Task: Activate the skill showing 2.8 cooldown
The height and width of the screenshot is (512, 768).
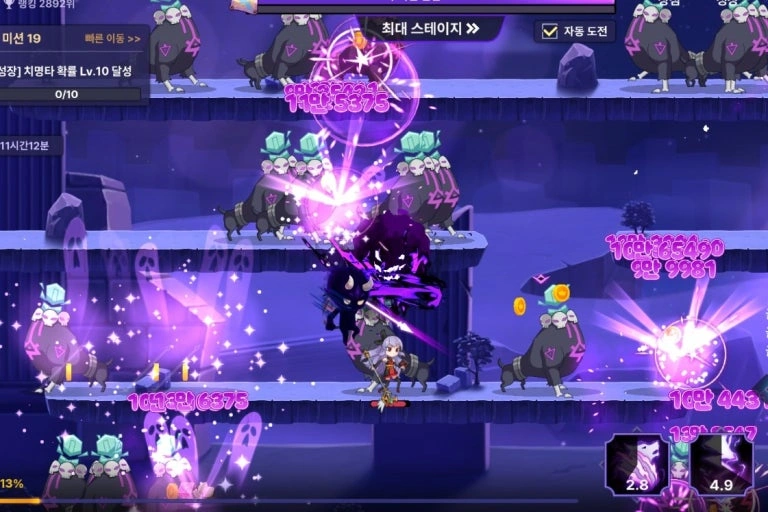Action: click(x=637, y=464)
